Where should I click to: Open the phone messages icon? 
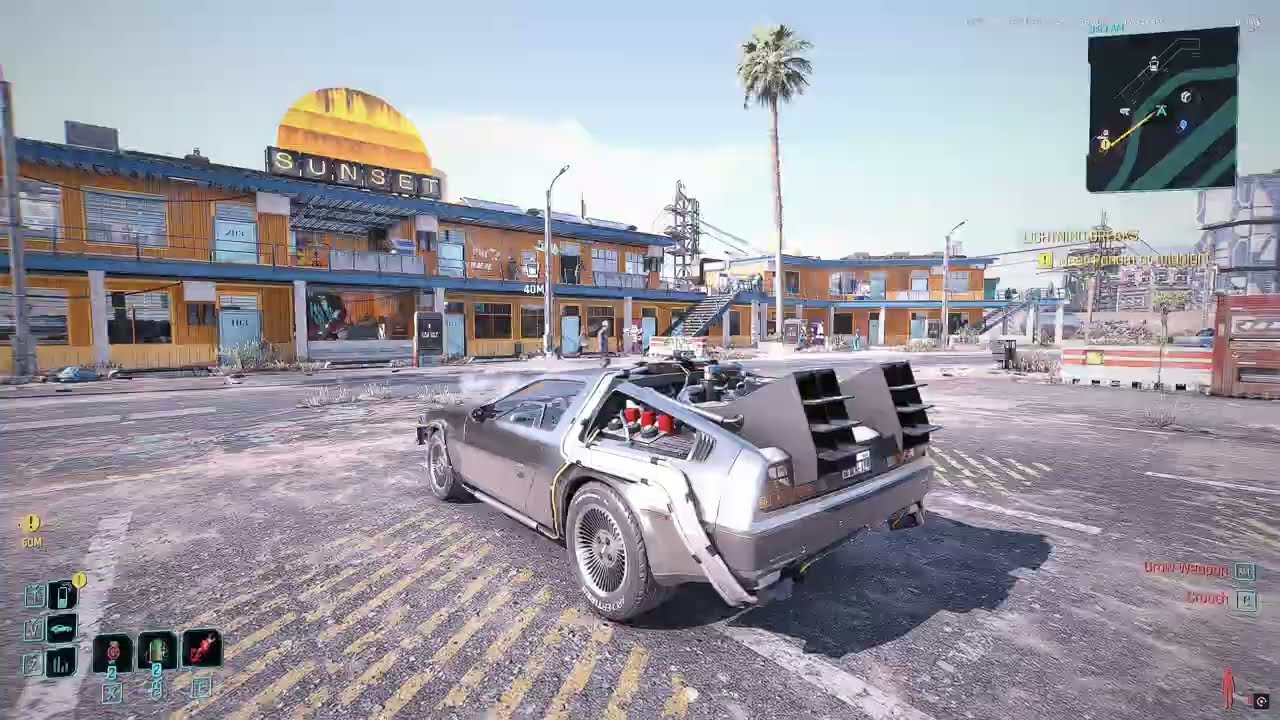point(61,595)
